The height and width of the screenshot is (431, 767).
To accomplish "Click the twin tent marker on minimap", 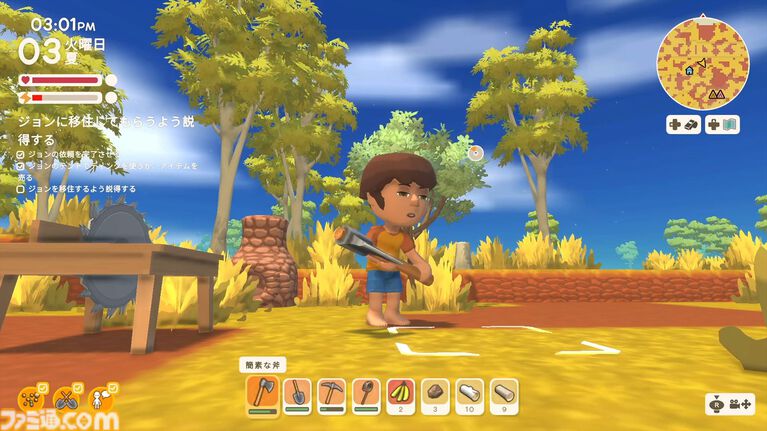I will coord(716,93).
